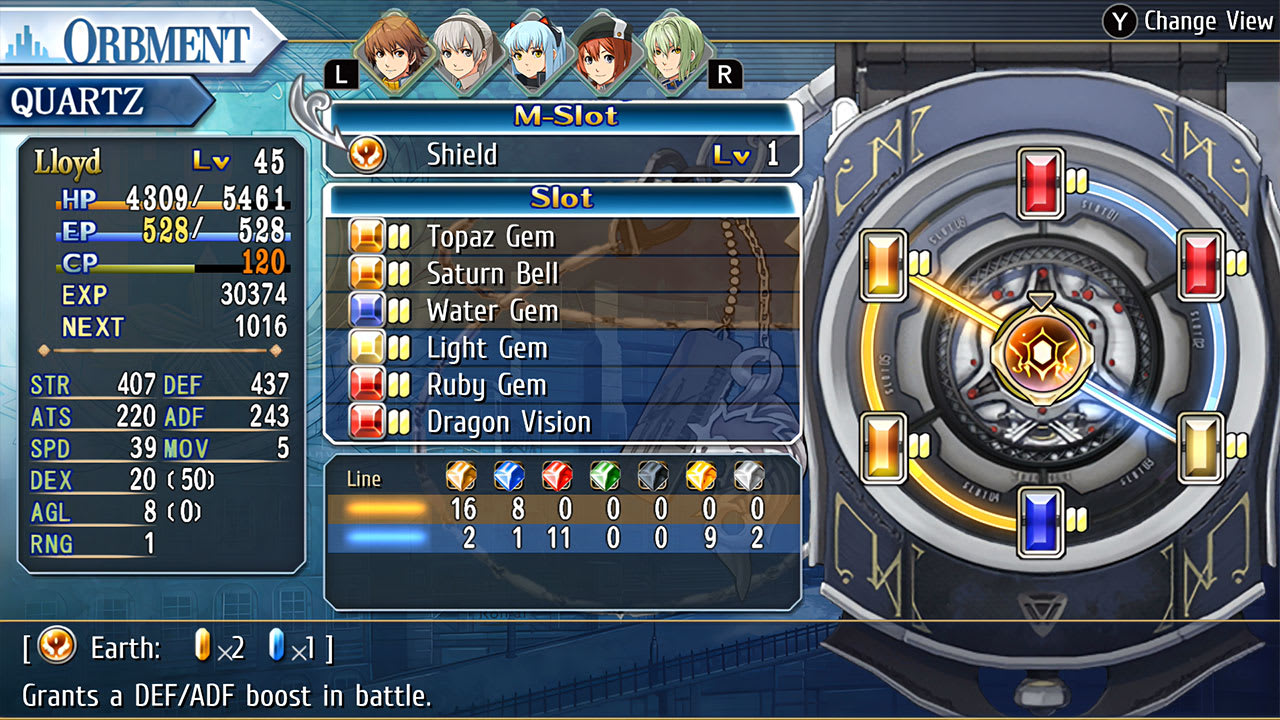Select the Water Gem quartz icon

pos(366,311)
